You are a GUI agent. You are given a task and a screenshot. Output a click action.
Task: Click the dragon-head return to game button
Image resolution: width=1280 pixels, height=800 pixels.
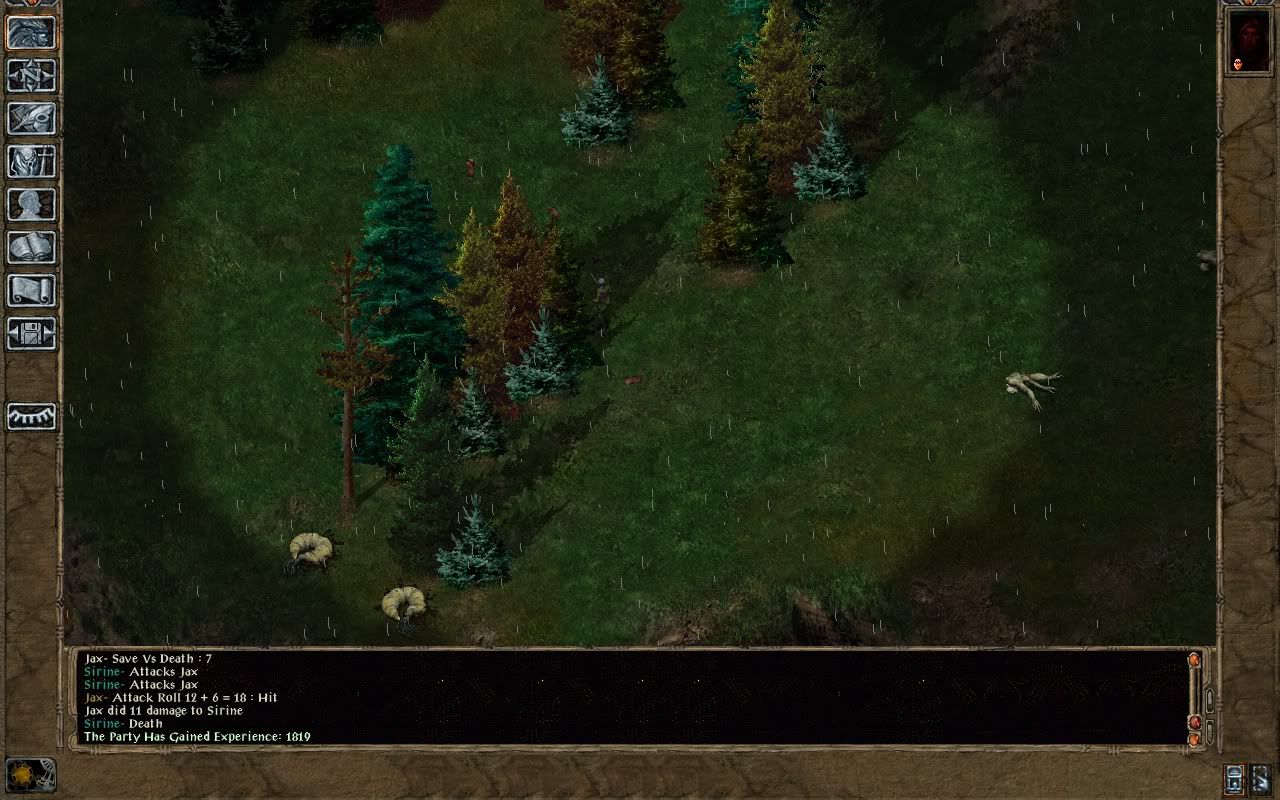pyautogui.click(x=31, y=33)
